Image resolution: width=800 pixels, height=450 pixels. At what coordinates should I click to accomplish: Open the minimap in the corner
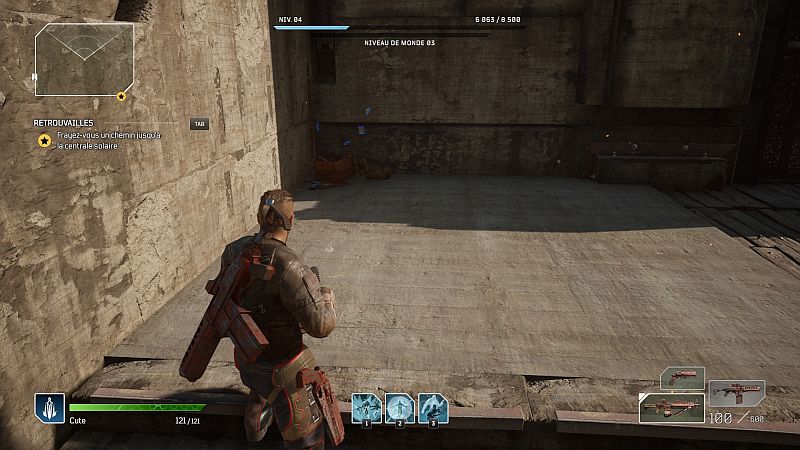point(84,59)
